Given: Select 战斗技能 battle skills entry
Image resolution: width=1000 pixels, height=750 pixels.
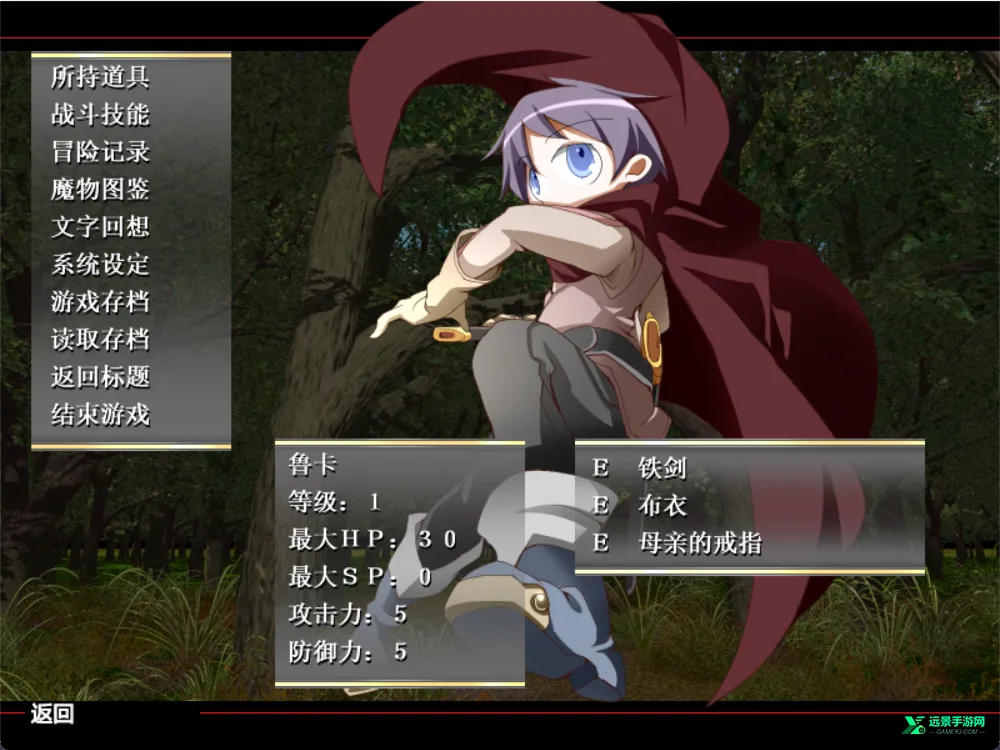Looking at the screenshot, I should (x=100, y=114).
